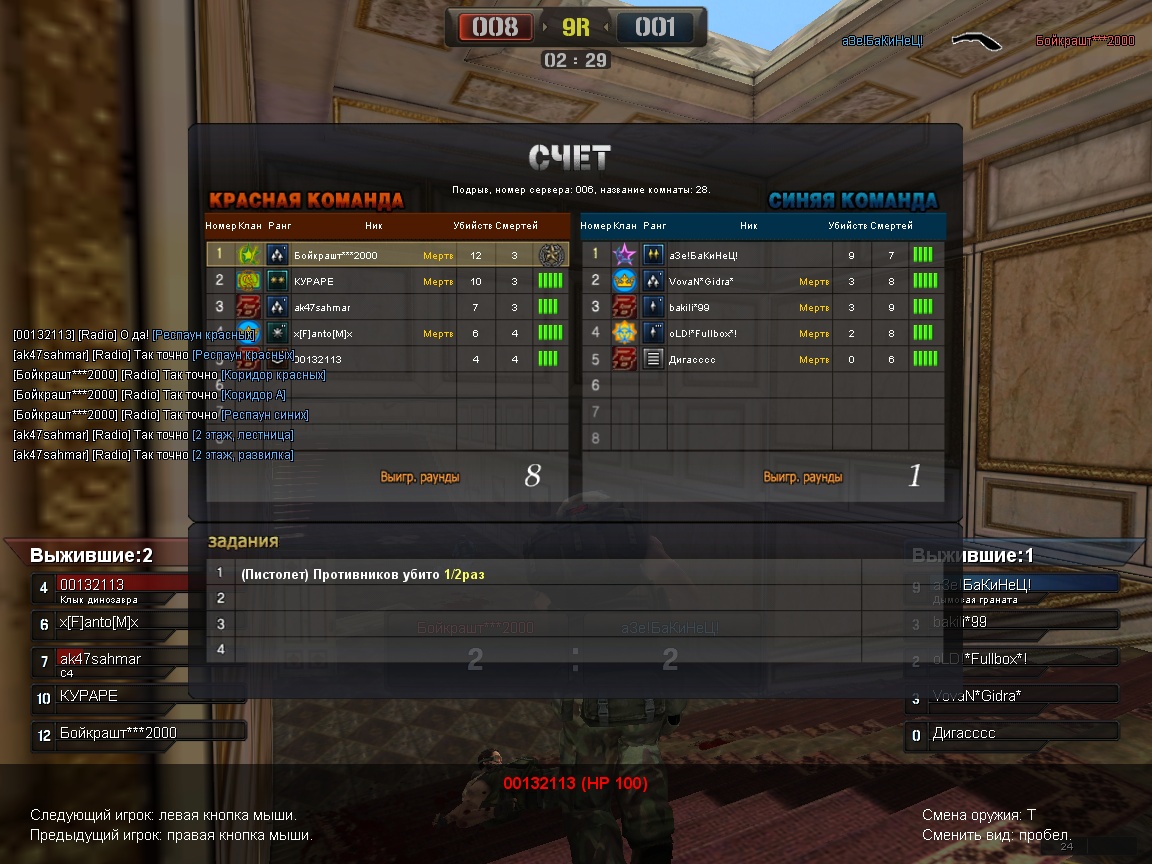Image resolution: width=1152 pixels, height=864 pixels.
Task: Select КУРАРЕ row in the red team scoreboard
Action: coord(387,281)
